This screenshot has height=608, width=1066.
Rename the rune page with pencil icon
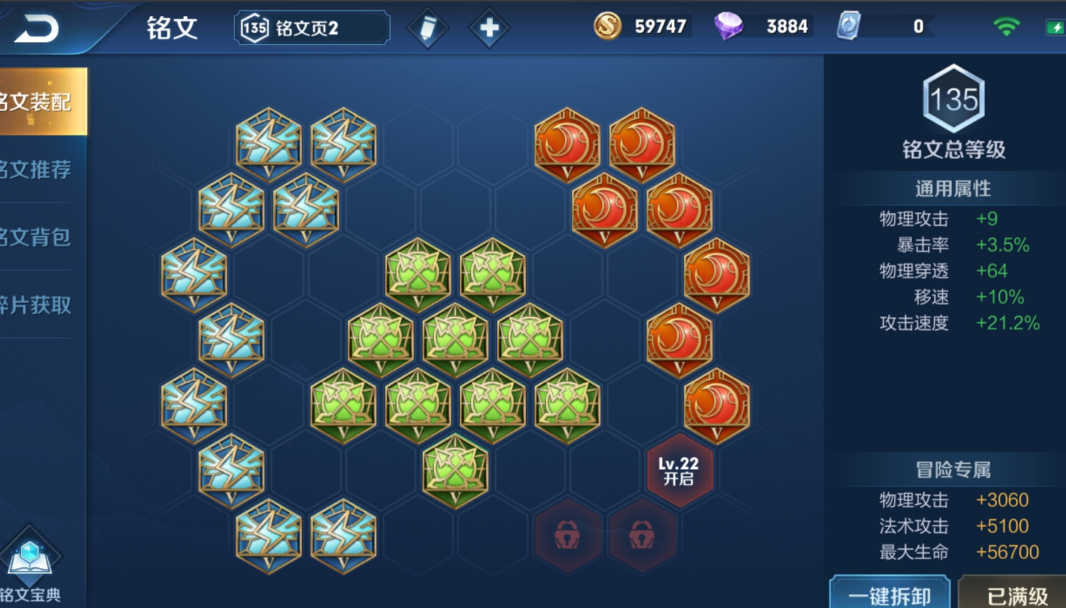pyautogui.click(x=428, y=28)
